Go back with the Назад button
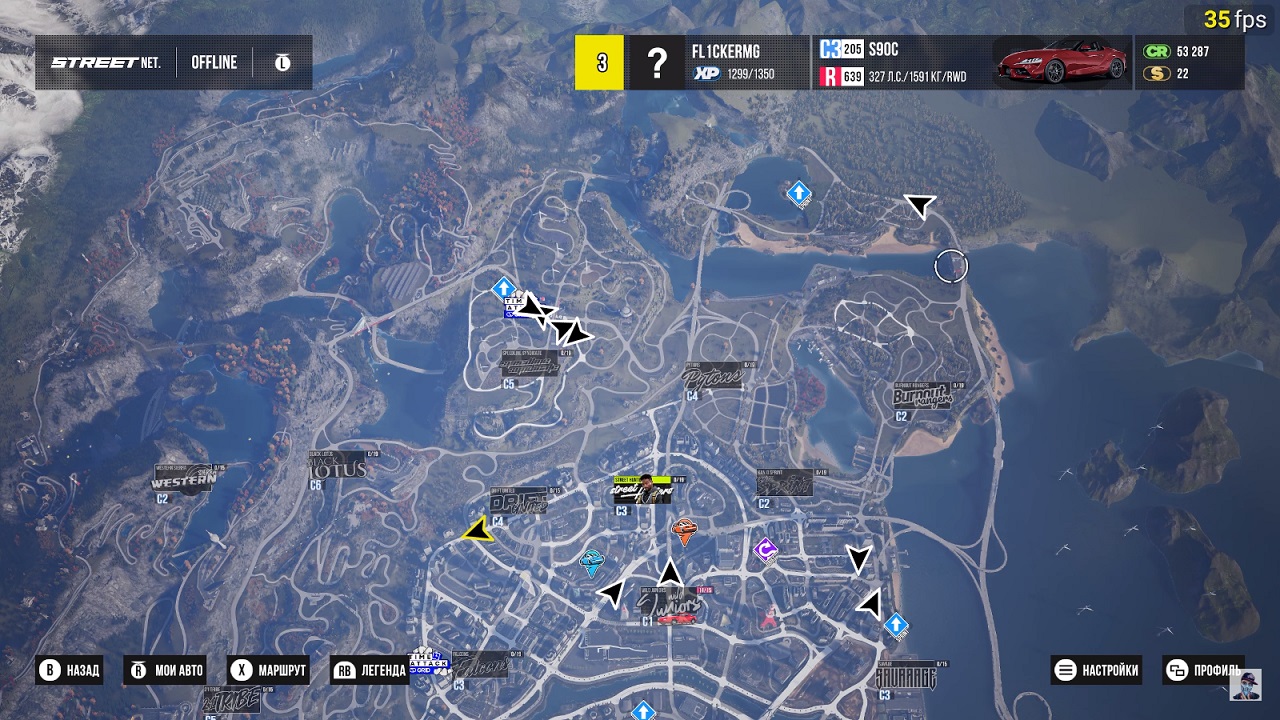The image size is (1280, 720). 70,670
